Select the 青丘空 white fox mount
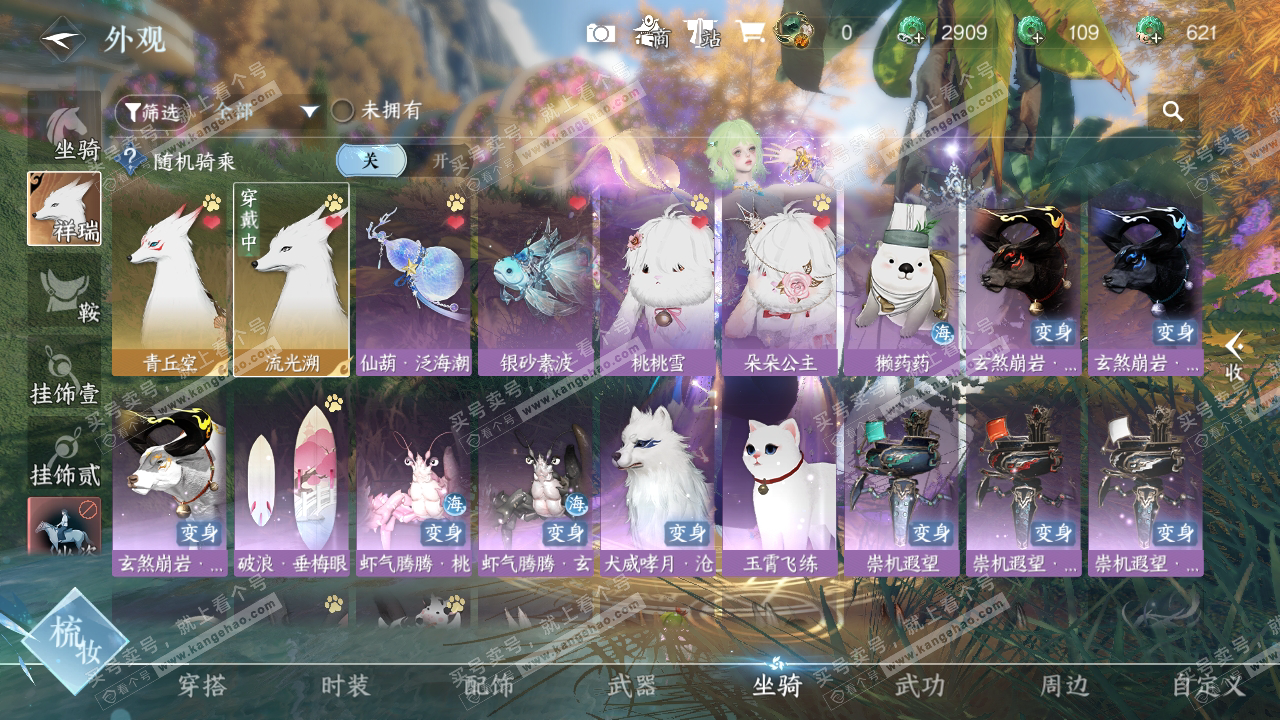The width and height of the screenshot is (1280, 720). [170, 280]
